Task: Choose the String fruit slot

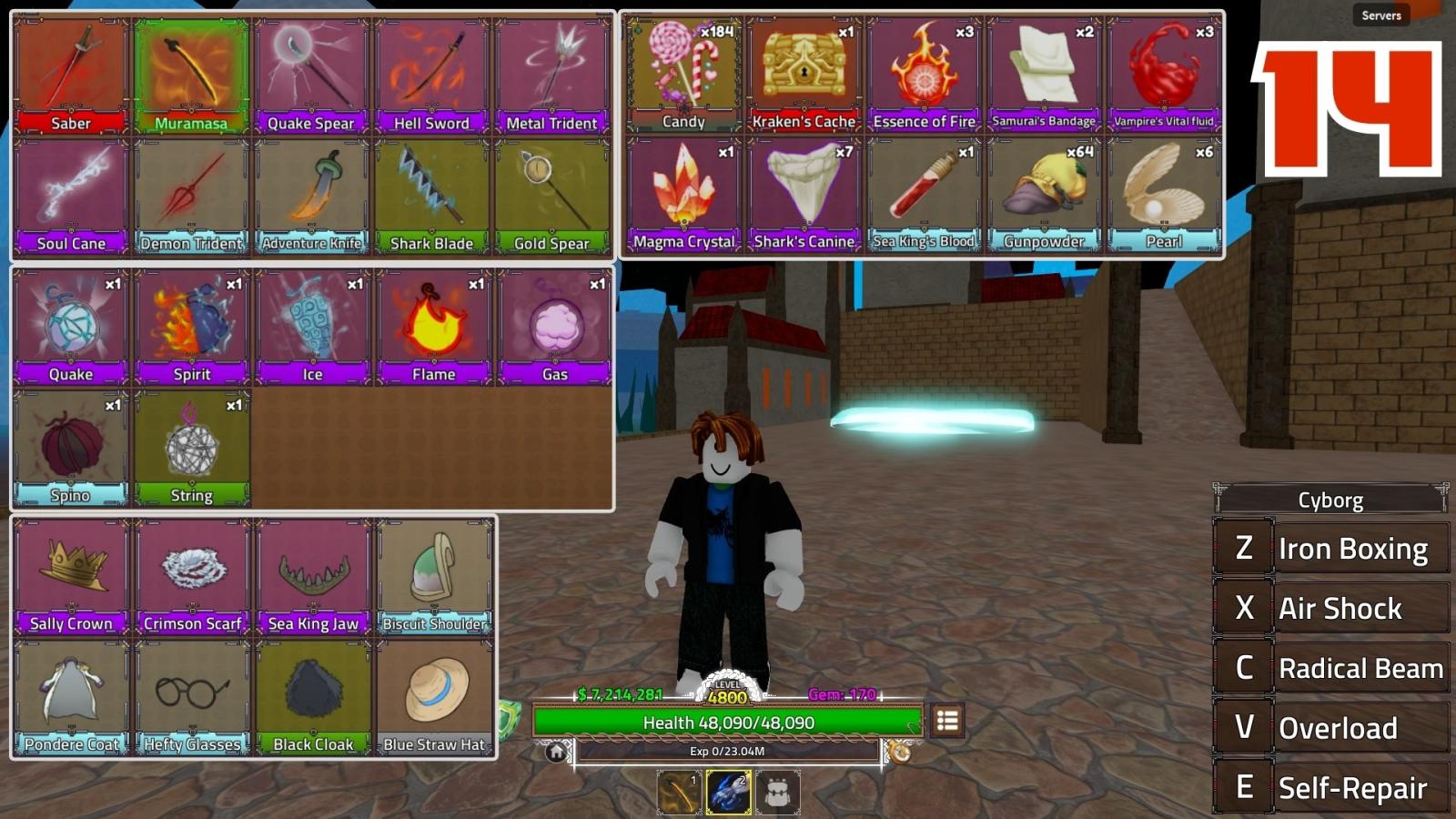Action: click(191, 449)
